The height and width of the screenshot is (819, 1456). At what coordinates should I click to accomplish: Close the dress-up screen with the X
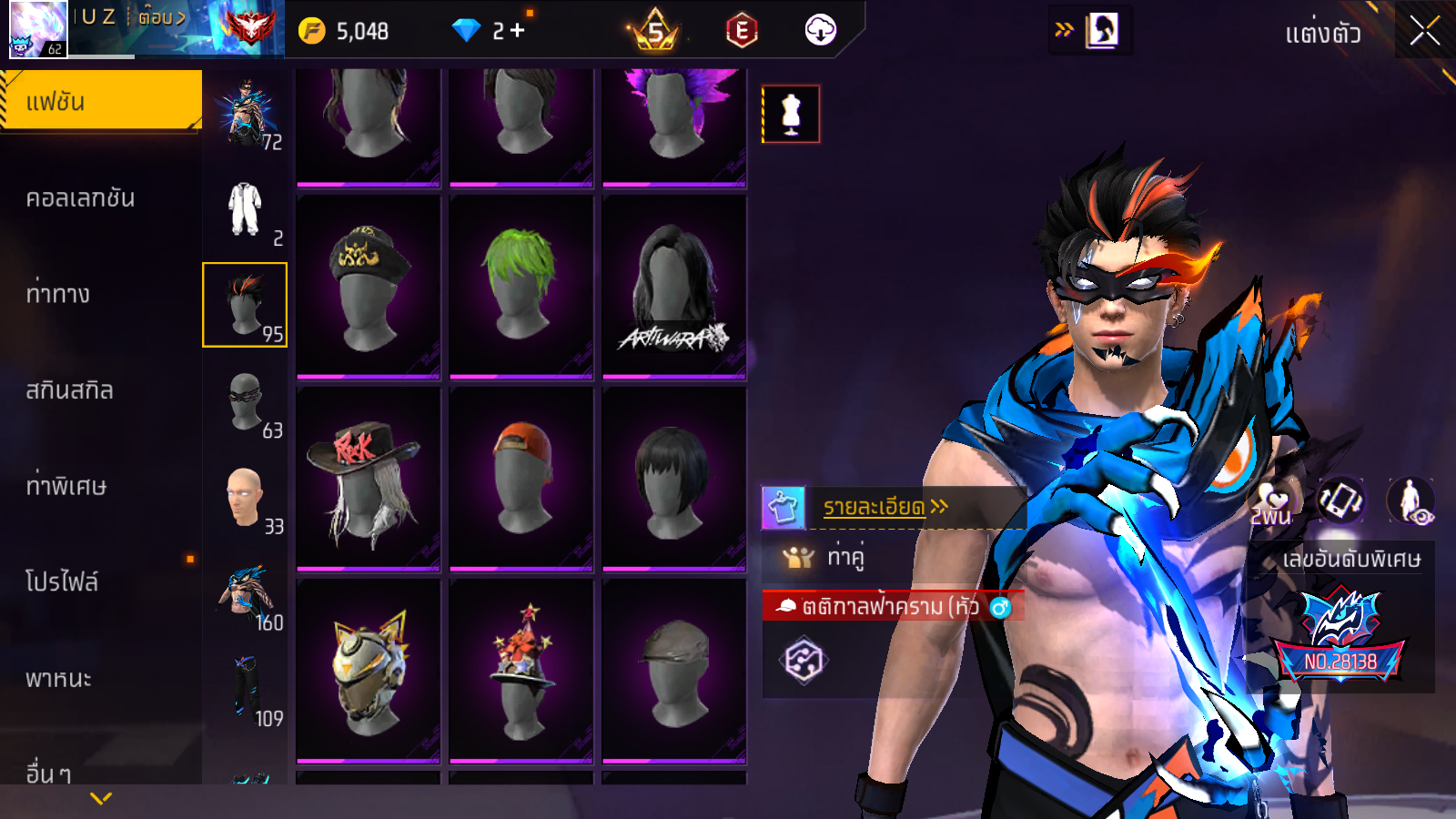(x=1424, y=31)
